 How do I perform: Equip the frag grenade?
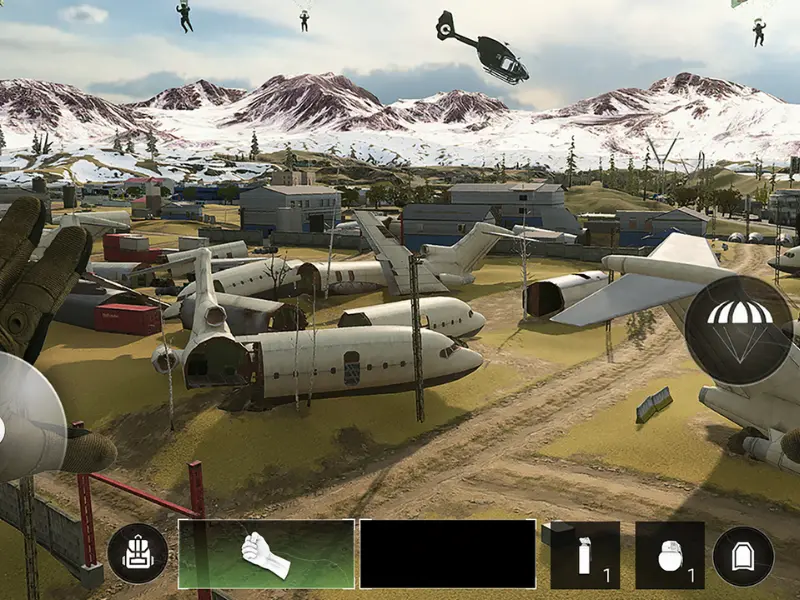coord(670,555)
